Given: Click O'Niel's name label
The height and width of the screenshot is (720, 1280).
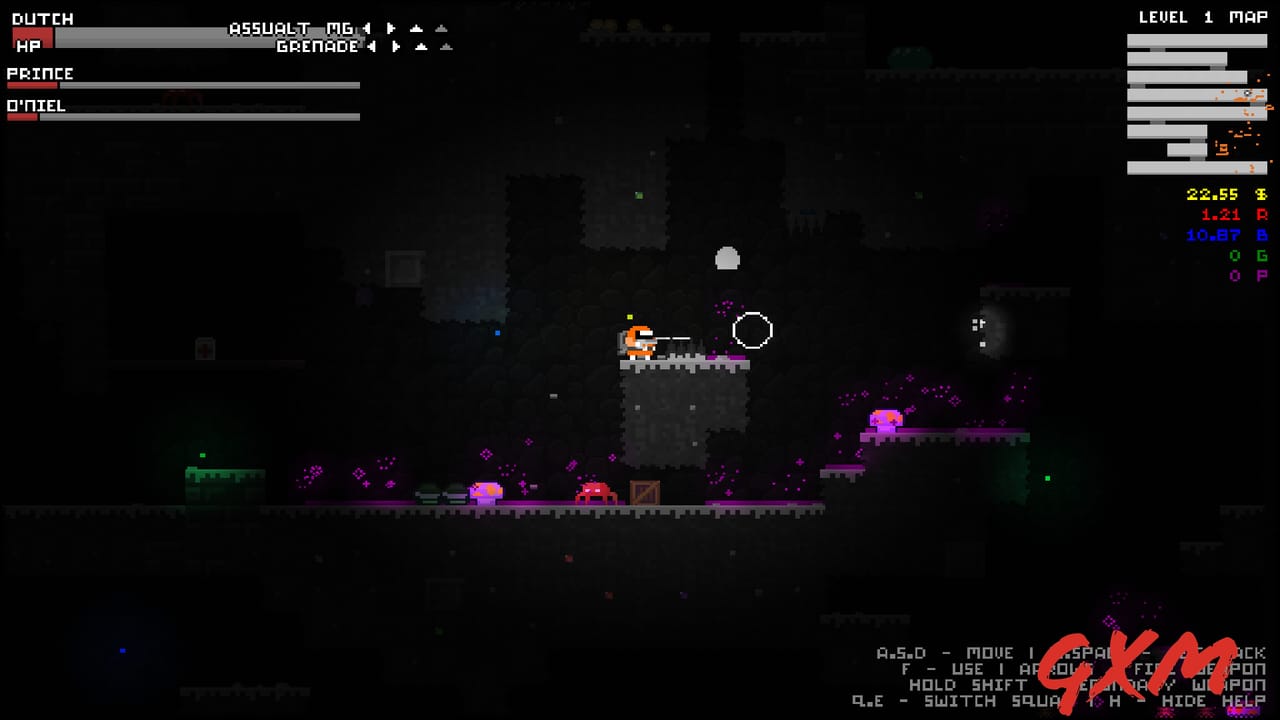Looking at the screenshot, I should [x=35, y=104].
